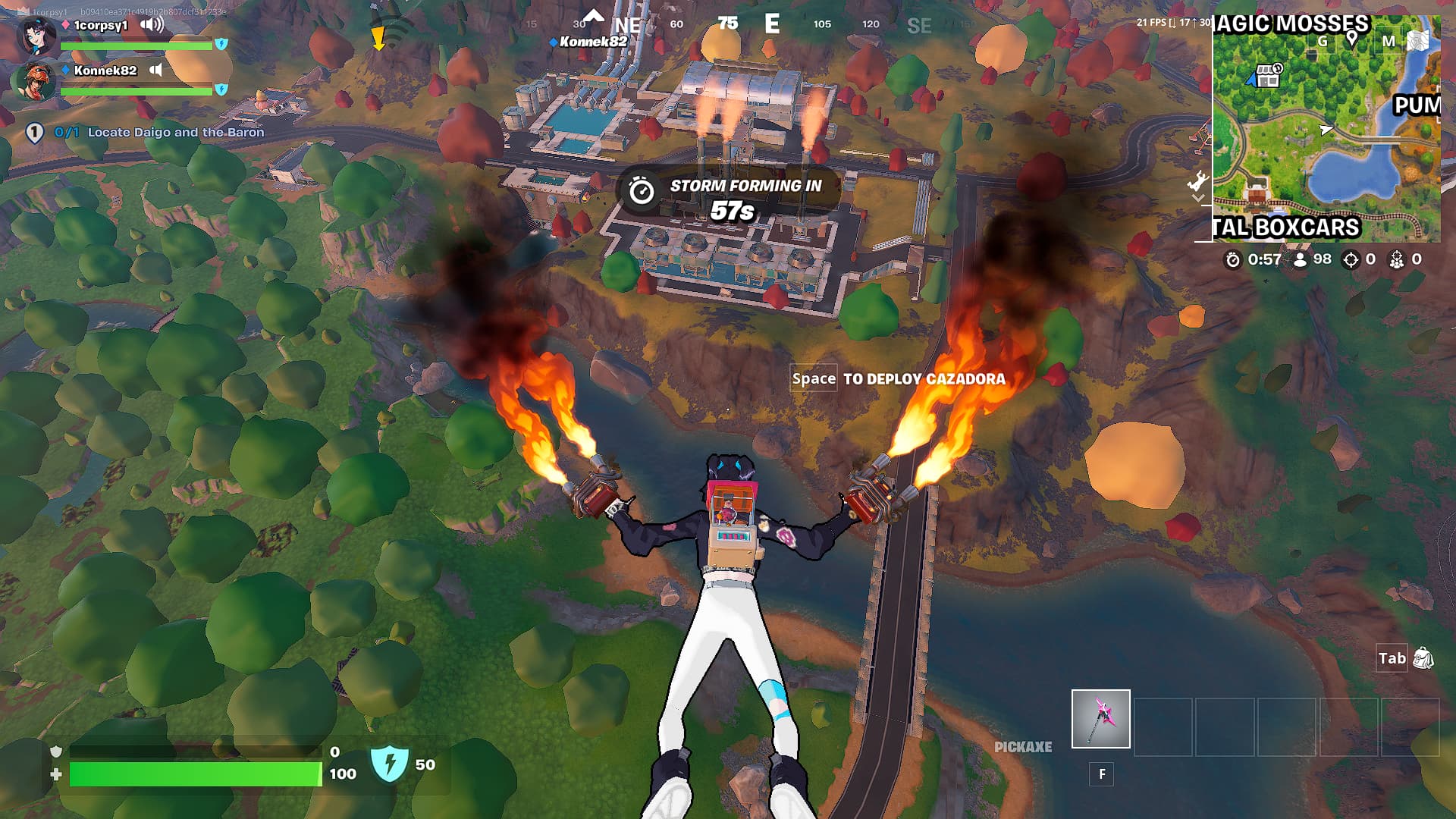Open the minimap
This screenshot has height=819, width=1456.
[x=1326, y=129]
